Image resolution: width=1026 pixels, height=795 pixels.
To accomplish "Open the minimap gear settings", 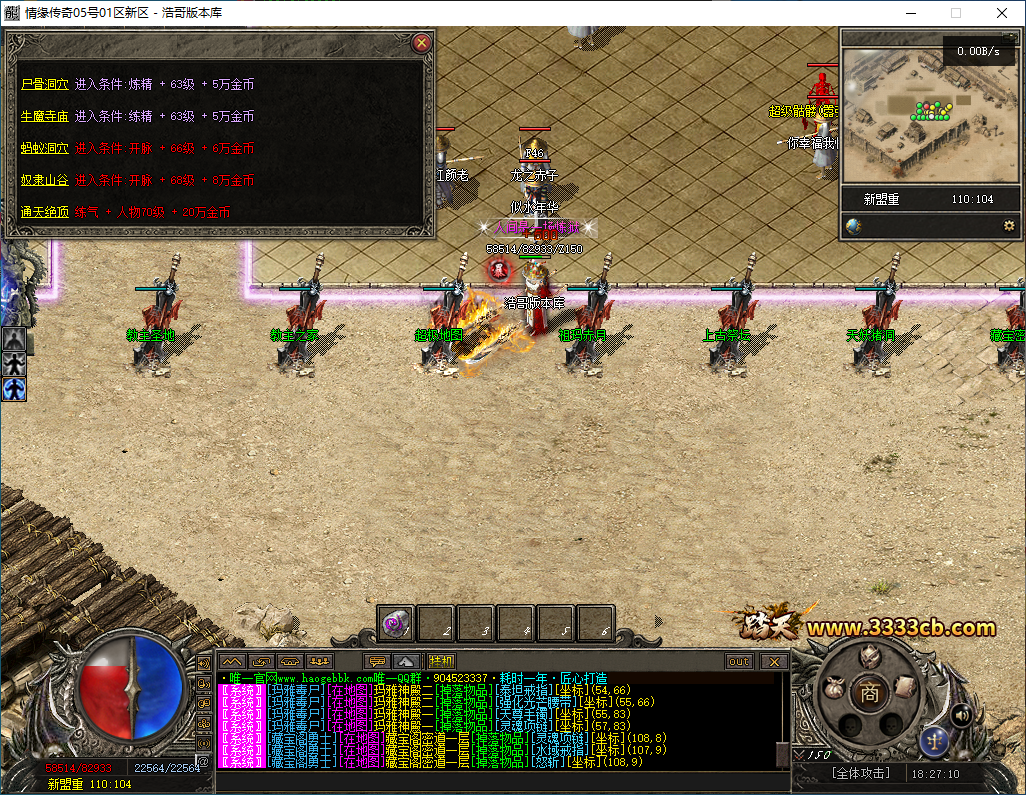I will [x=1009, y=226].
